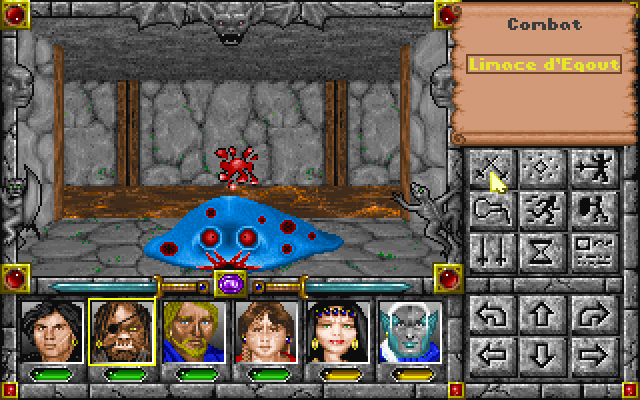Open the downward swords fight options
This screenshot has height=400, width=640.
pyautogui.click(x=492, y=248)
